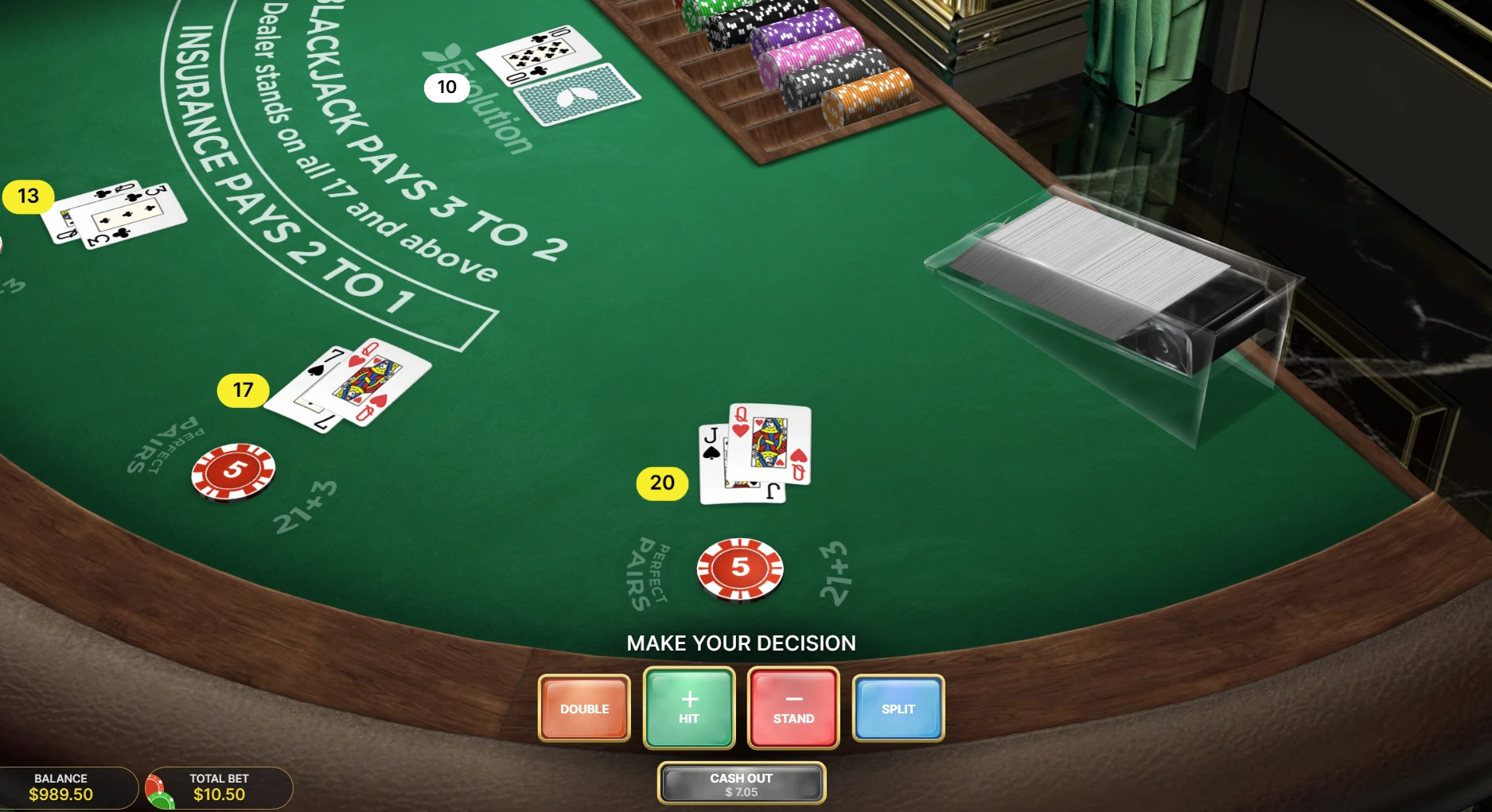The image size is (1492, 812).
Task: Click the red 5 chip on the main bet
Action: click(739, 568)
